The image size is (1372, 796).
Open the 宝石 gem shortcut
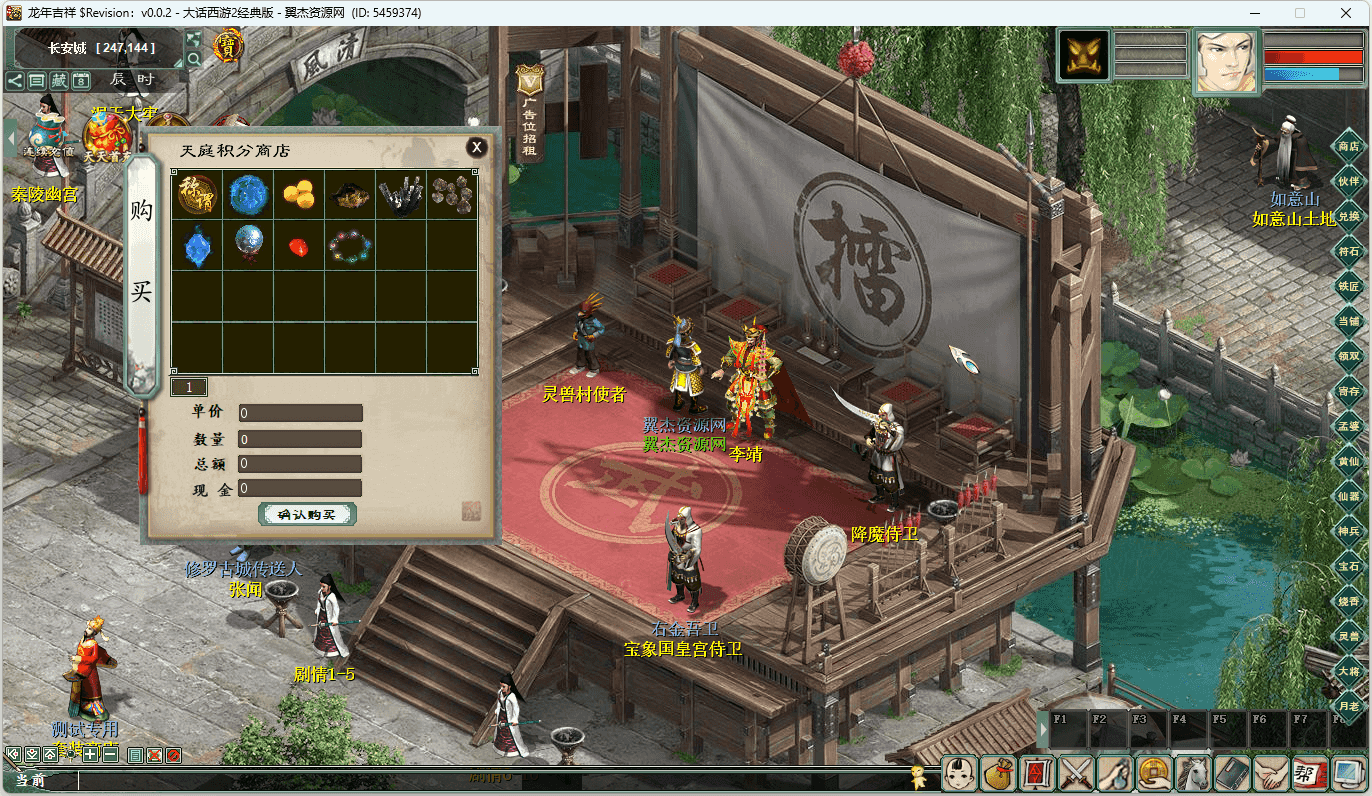[1349, 566]
